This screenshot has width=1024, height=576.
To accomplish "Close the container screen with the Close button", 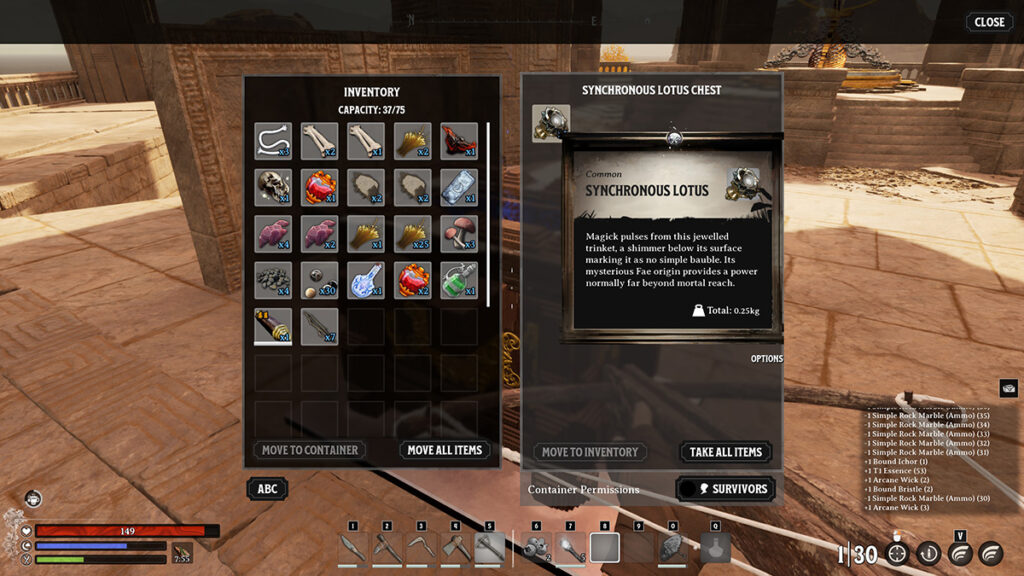I will [x=988, y=22].
